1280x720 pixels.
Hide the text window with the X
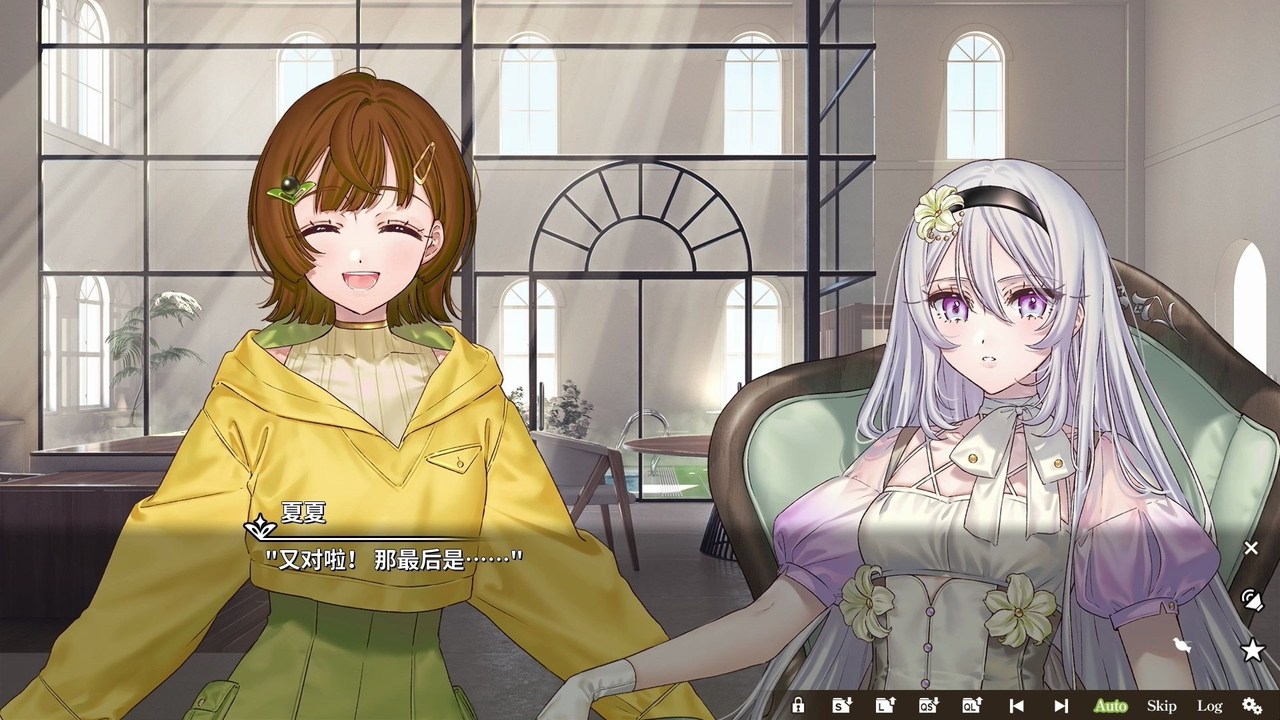click(1251, 548)
